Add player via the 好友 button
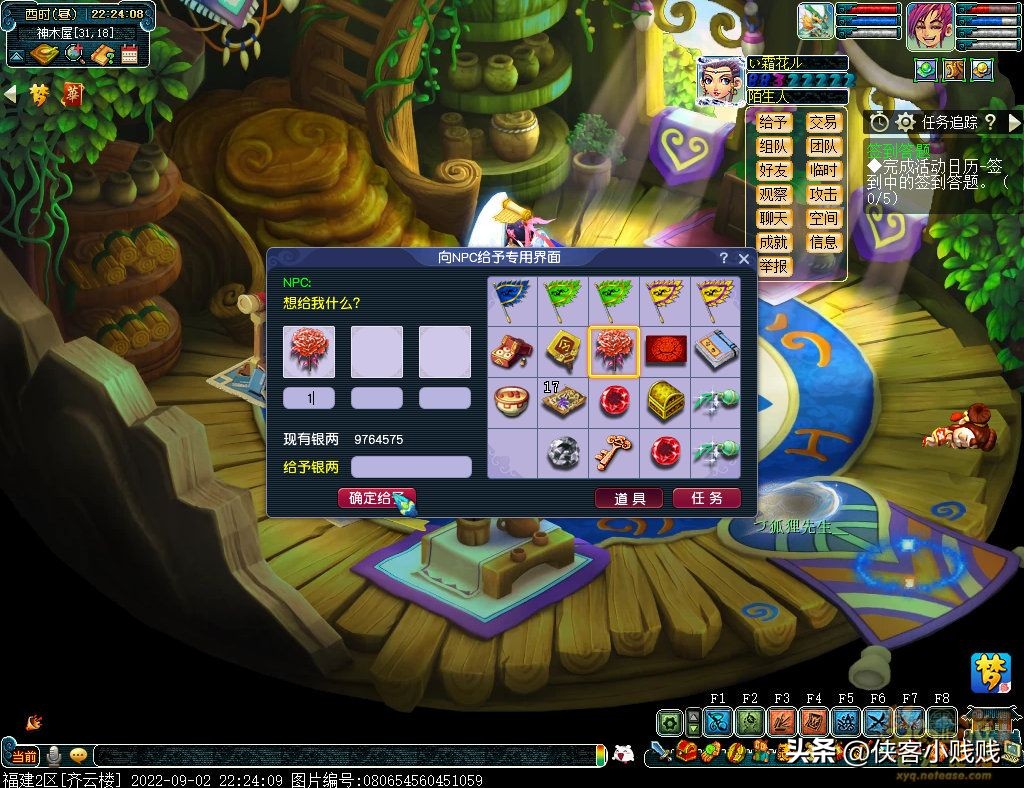 773,170
